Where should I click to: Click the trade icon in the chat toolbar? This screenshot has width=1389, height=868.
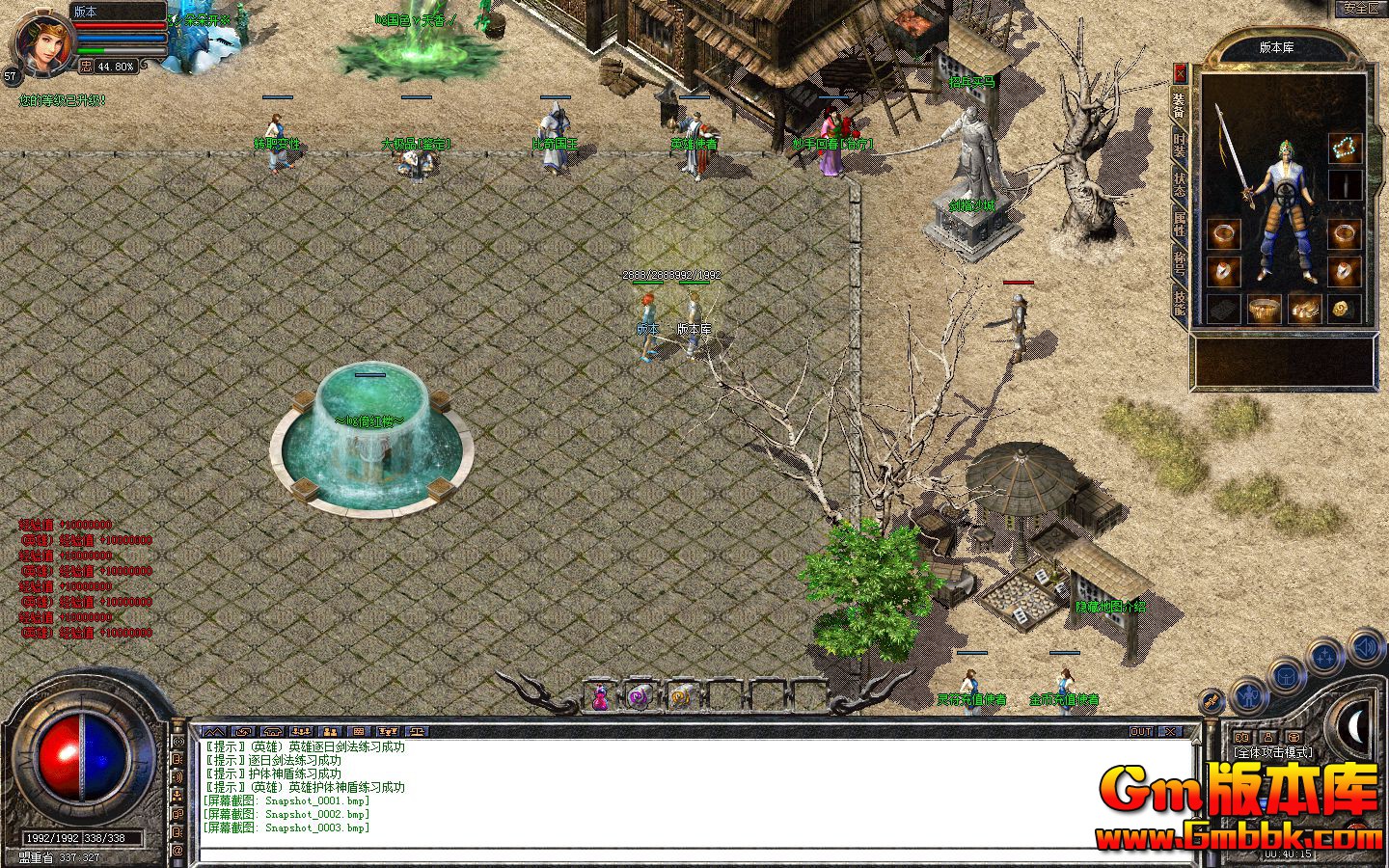tap(244, 731)
